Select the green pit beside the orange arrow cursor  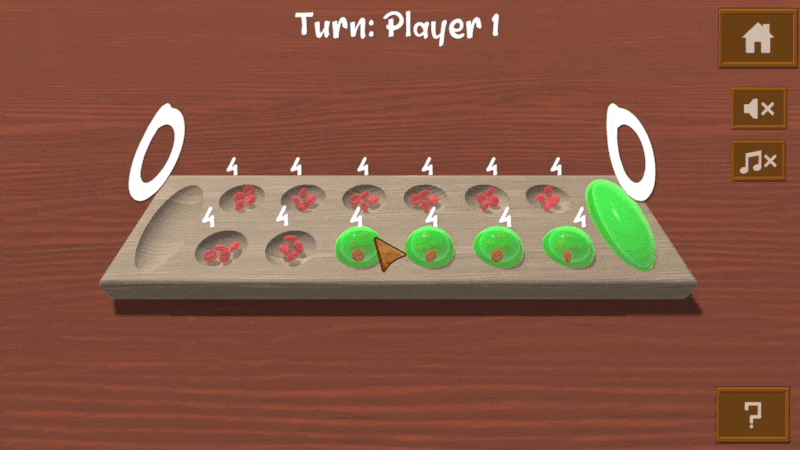point(358,248)
